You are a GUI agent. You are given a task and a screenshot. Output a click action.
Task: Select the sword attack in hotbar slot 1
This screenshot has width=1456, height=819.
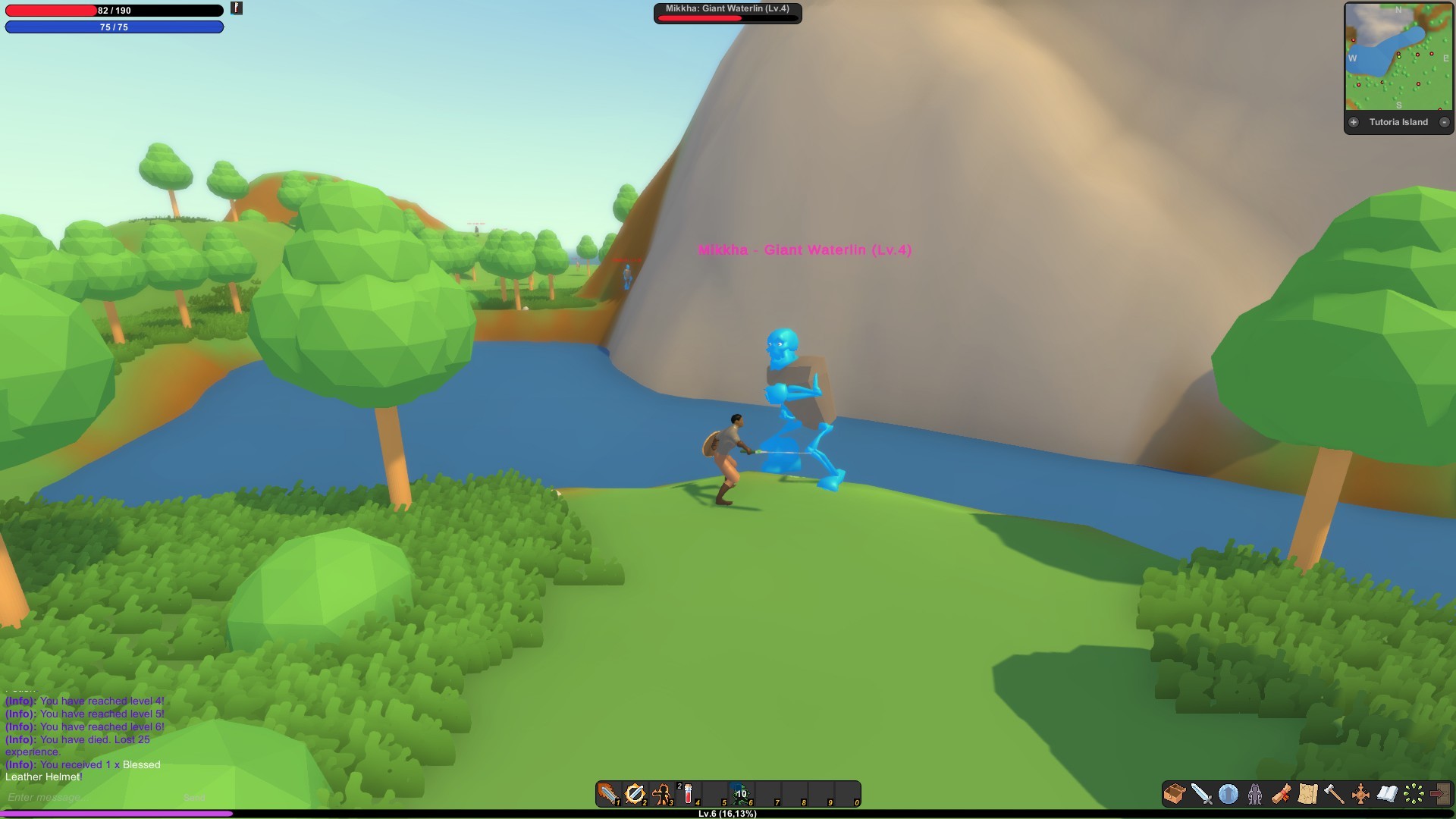pyautogui.click(x=608, y=794)
